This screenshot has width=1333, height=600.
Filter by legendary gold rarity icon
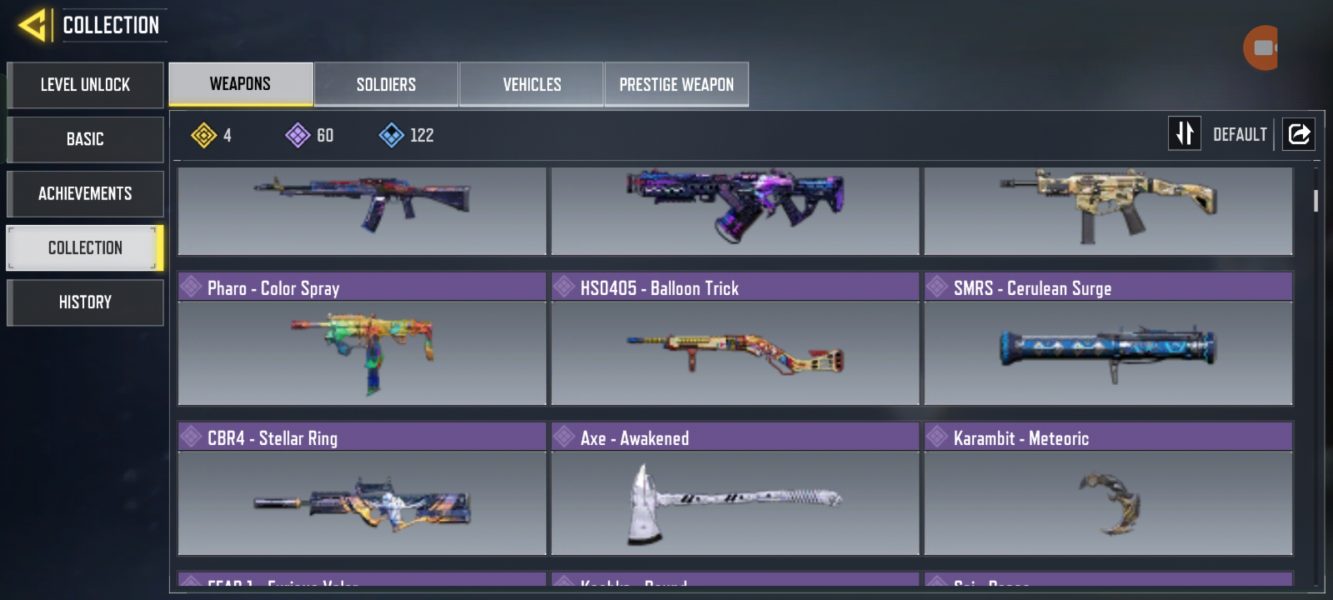click(204, 135)
